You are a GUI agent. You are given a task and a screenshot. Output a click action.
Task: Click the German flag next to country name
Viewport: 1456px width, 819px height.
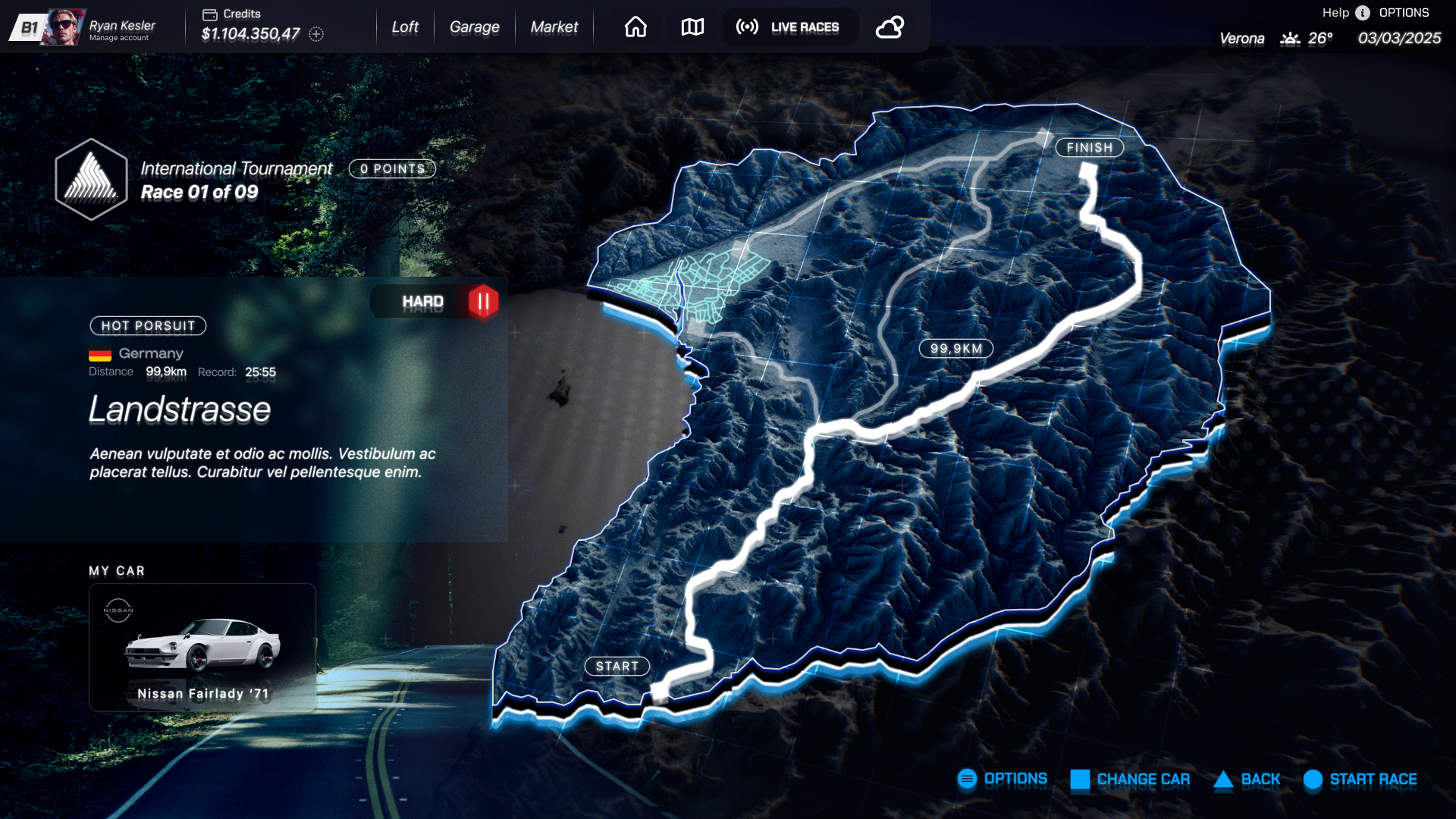[x=99, y=353]
